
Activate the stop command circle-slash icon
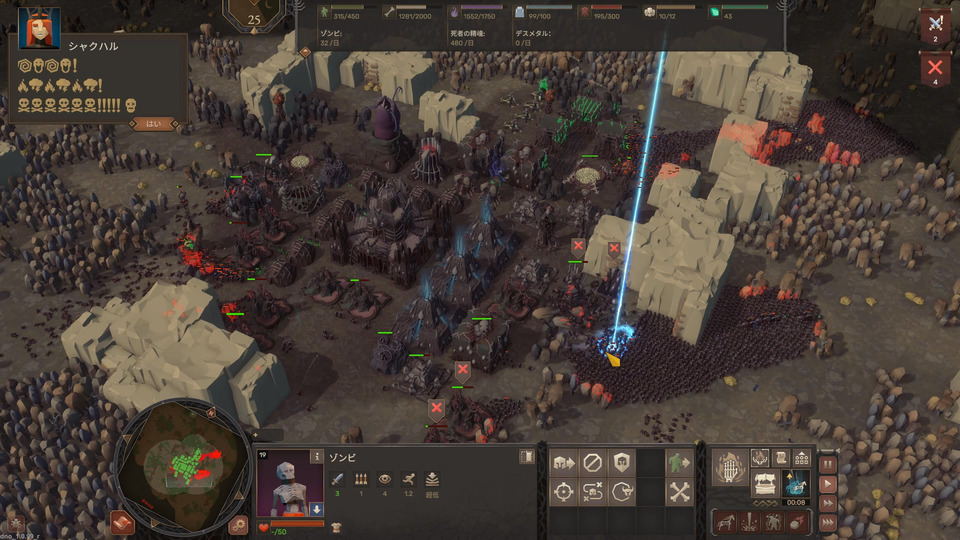592,463
